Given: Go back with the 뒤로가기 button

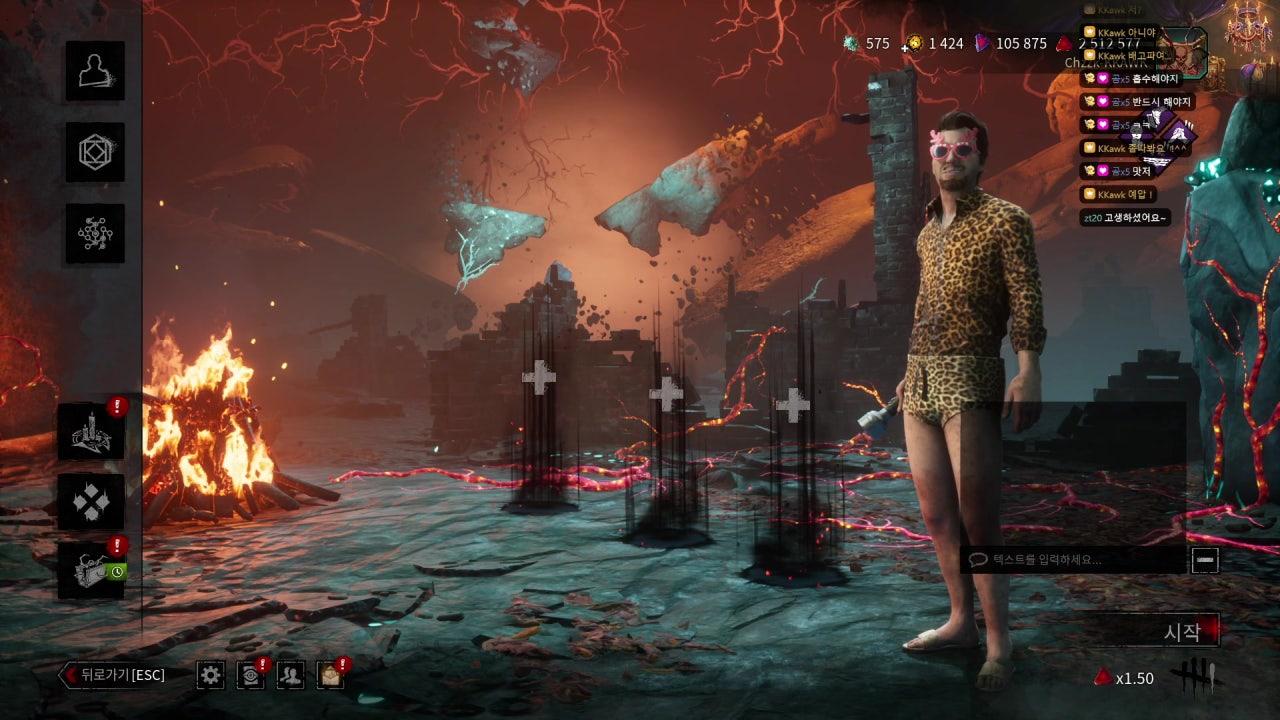Looking at the screenshot, I should 112,675.
